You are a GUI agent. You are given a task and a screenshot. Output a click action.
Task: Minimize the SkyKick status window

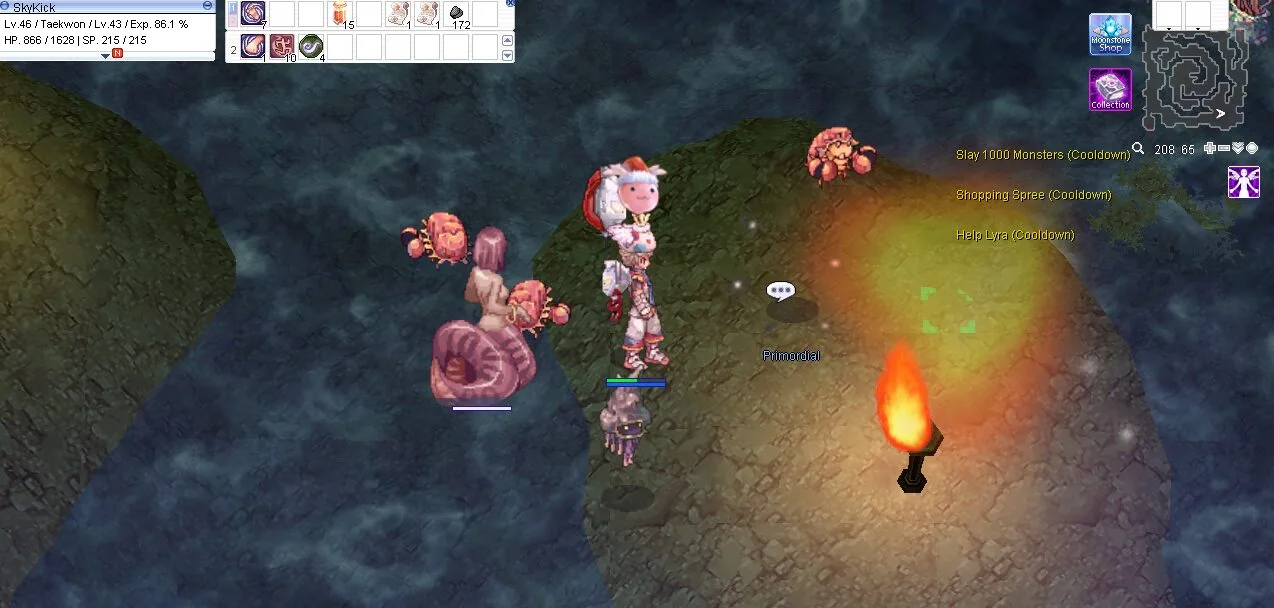(207, 5)
